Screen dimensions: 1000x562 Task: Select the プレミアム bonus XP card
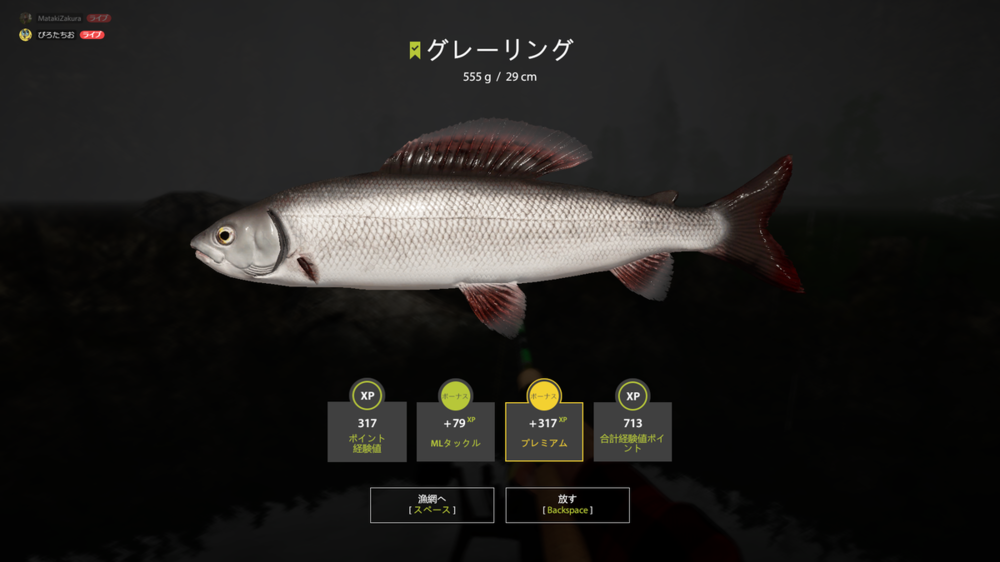(x=544, y=431)
